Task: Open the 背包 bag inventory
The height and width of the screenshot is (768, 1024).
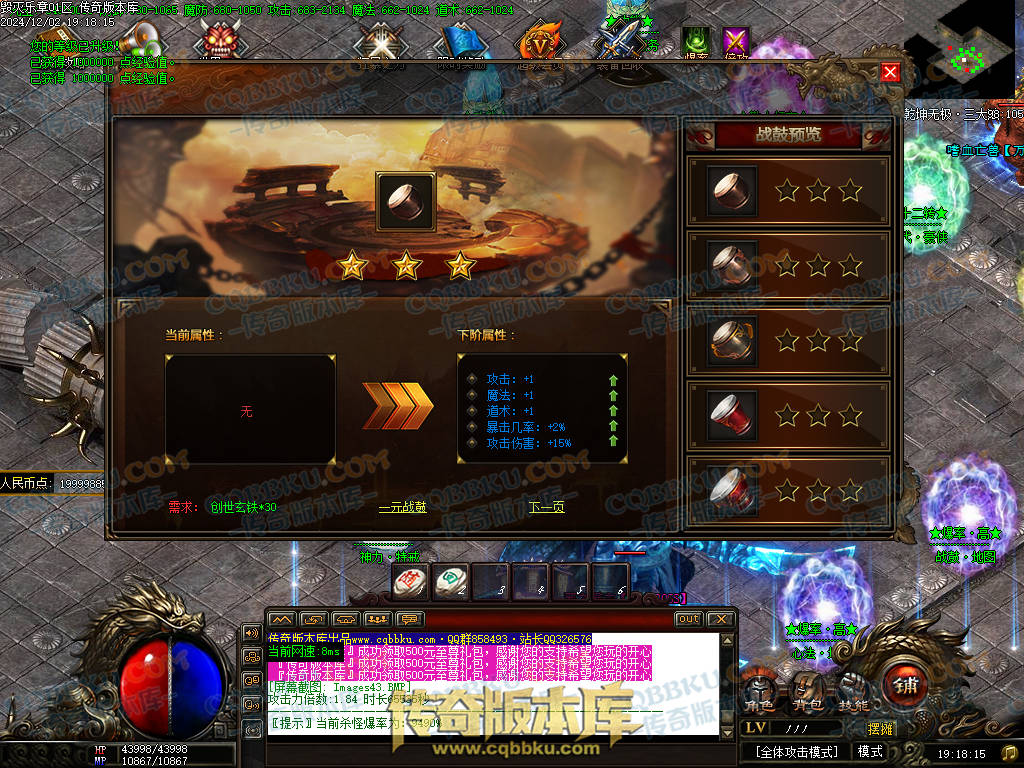Action: click(x=806, y=688)
